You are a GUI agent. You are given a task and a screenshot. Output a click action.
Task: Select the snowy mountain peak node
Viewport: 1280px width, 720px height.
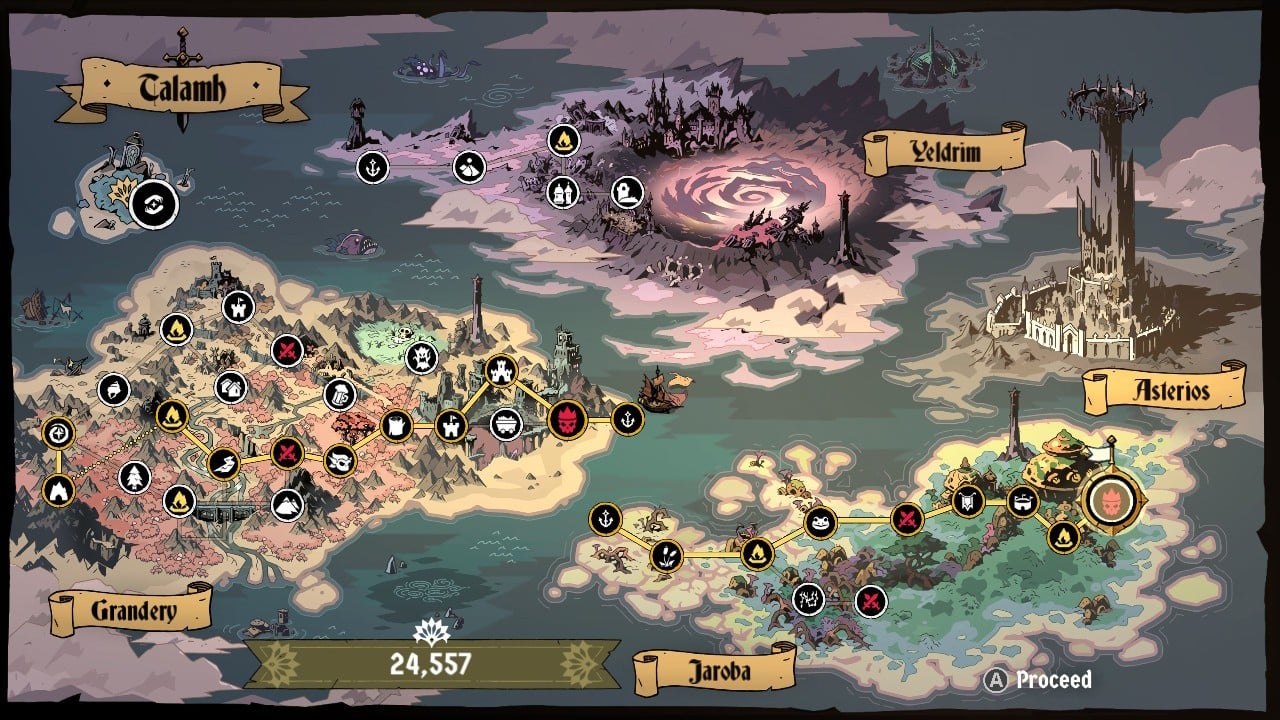point(287,505)
